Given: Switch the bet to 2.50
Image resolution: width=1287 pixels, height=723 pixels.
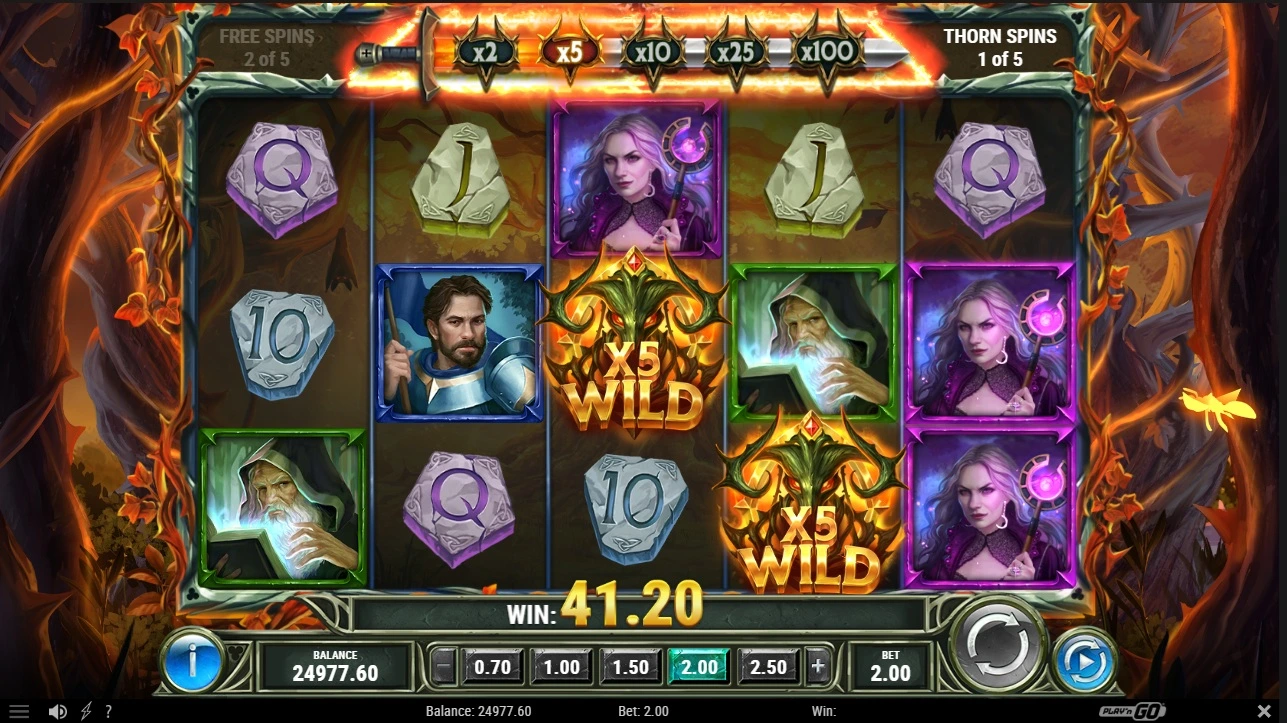Looking at the screenshot, I should (x=768, y=666).
